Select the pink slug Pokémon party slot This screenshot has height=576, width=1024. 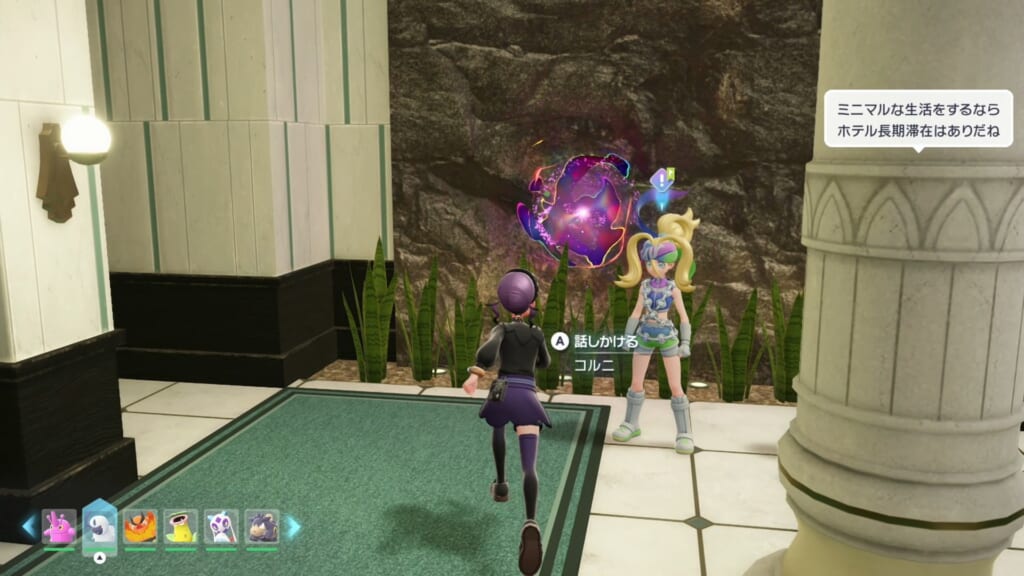[x=59, y=527]
